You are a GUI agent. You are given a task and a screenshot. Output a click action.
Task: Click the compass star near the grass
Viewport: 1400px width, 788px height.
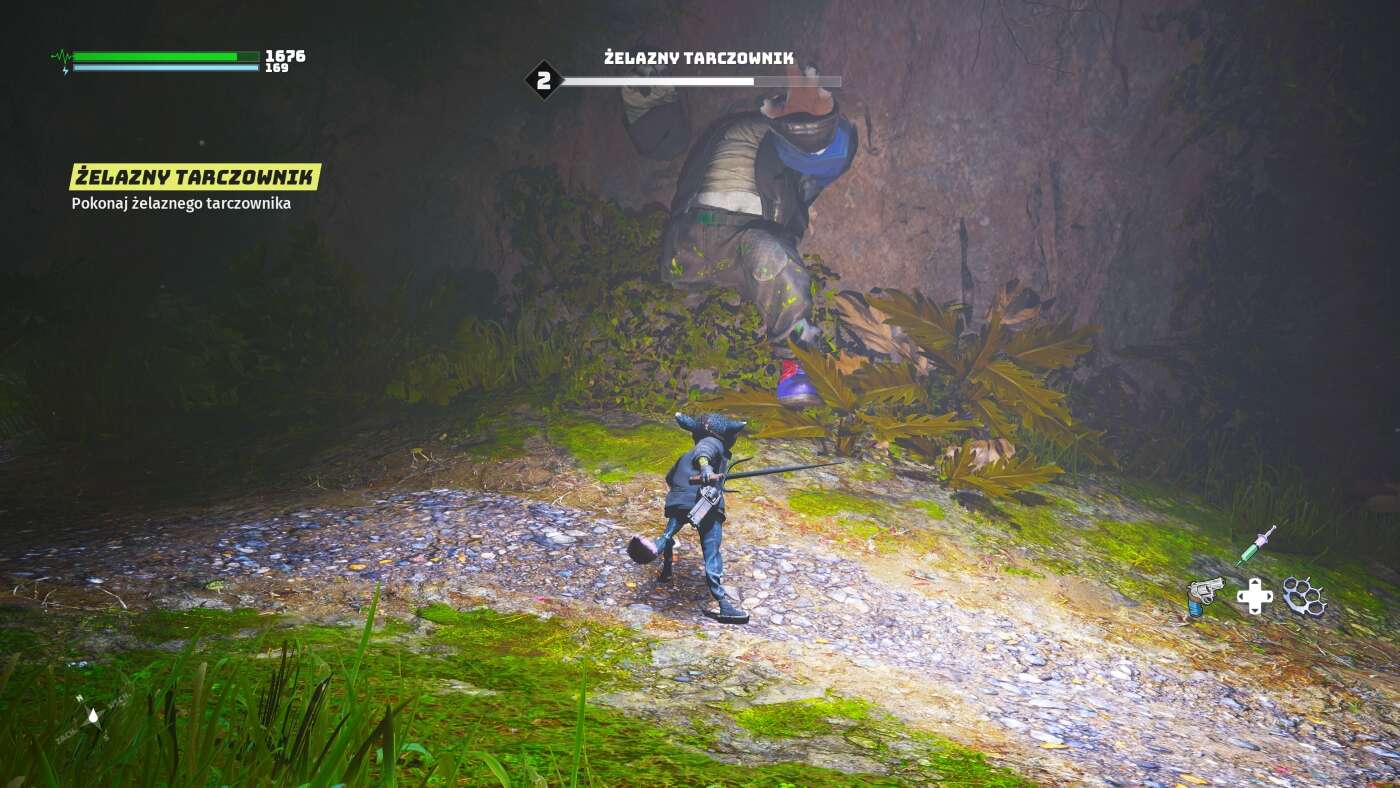[x=94, y=718]
